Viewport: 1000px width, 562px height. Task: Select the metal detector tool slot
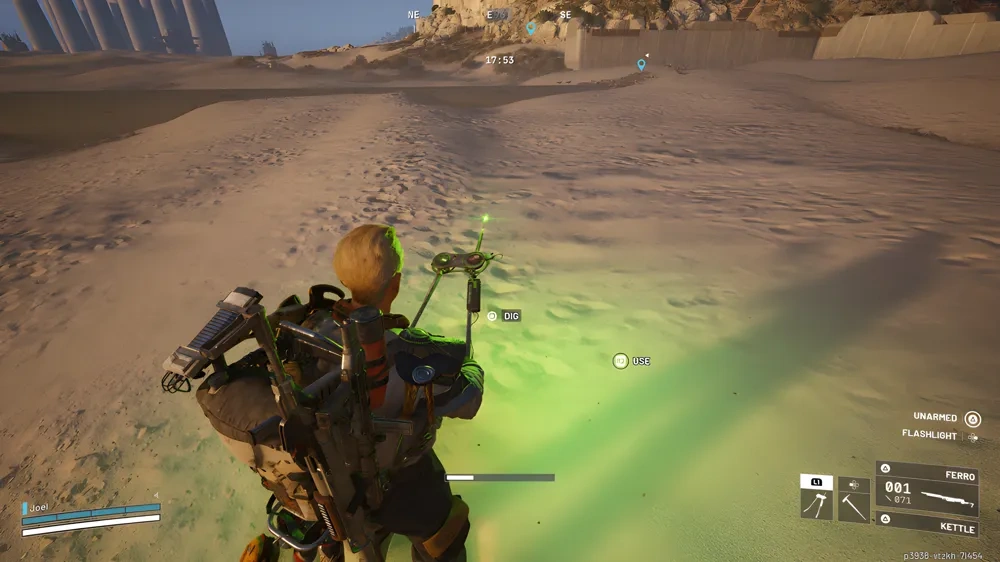click(x=816, y=503)
